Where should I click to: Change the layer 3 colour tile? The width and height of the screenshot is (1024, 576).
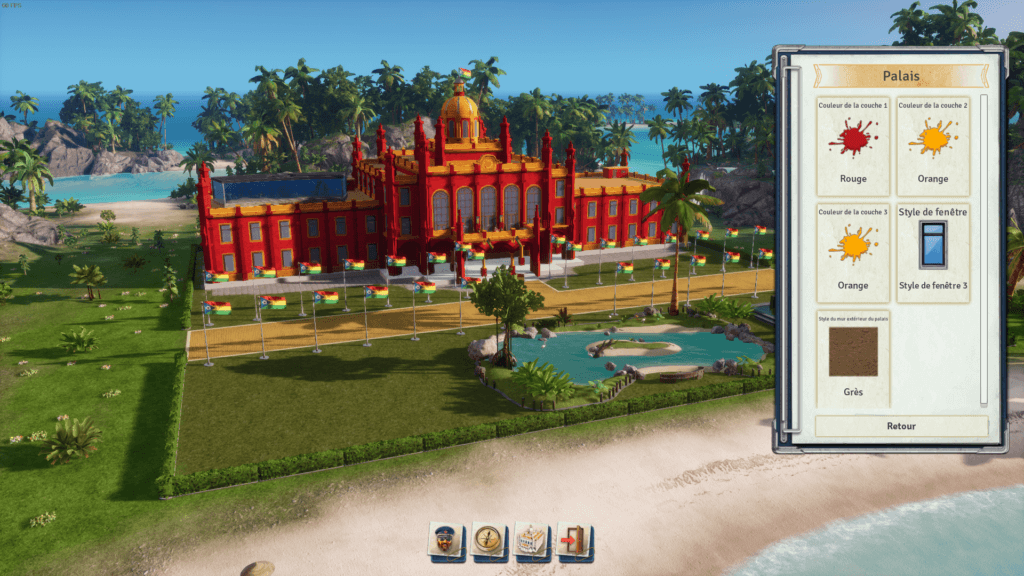[853, 252]
